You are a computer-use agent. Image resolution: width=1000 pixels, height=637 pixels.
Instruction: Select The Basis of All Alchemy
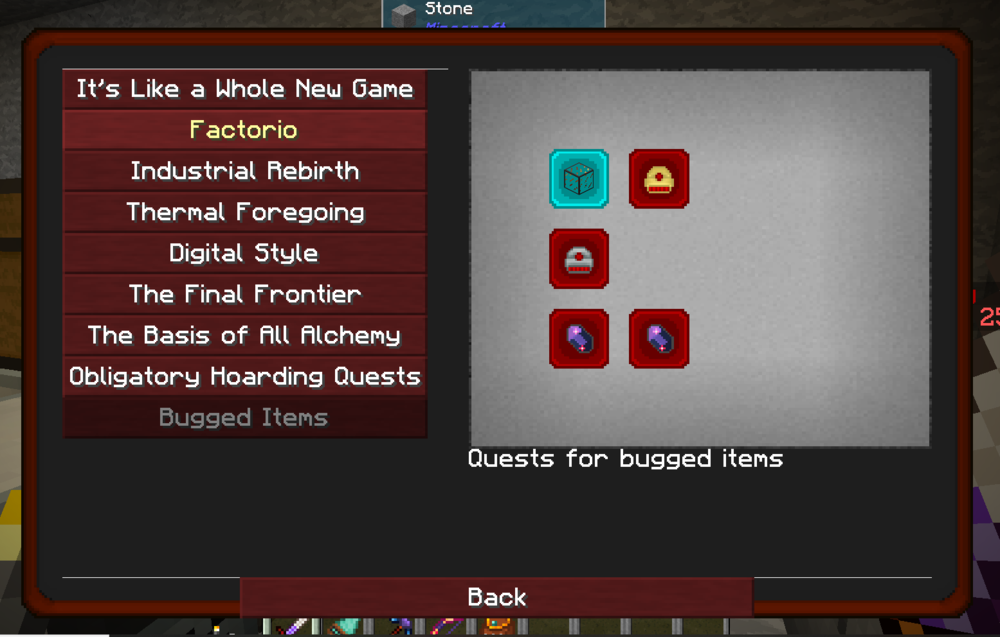244,335
